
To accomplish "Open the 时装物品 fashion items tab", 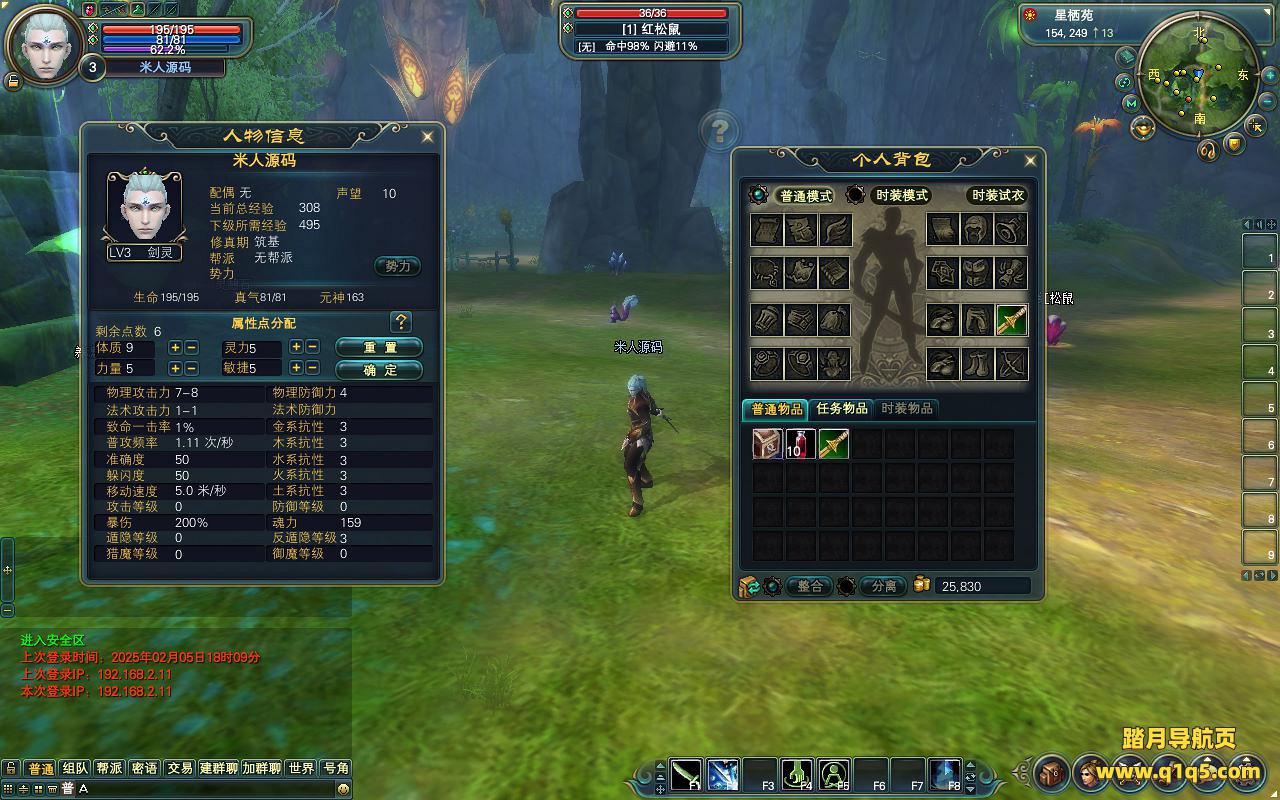I will (907, 409).
